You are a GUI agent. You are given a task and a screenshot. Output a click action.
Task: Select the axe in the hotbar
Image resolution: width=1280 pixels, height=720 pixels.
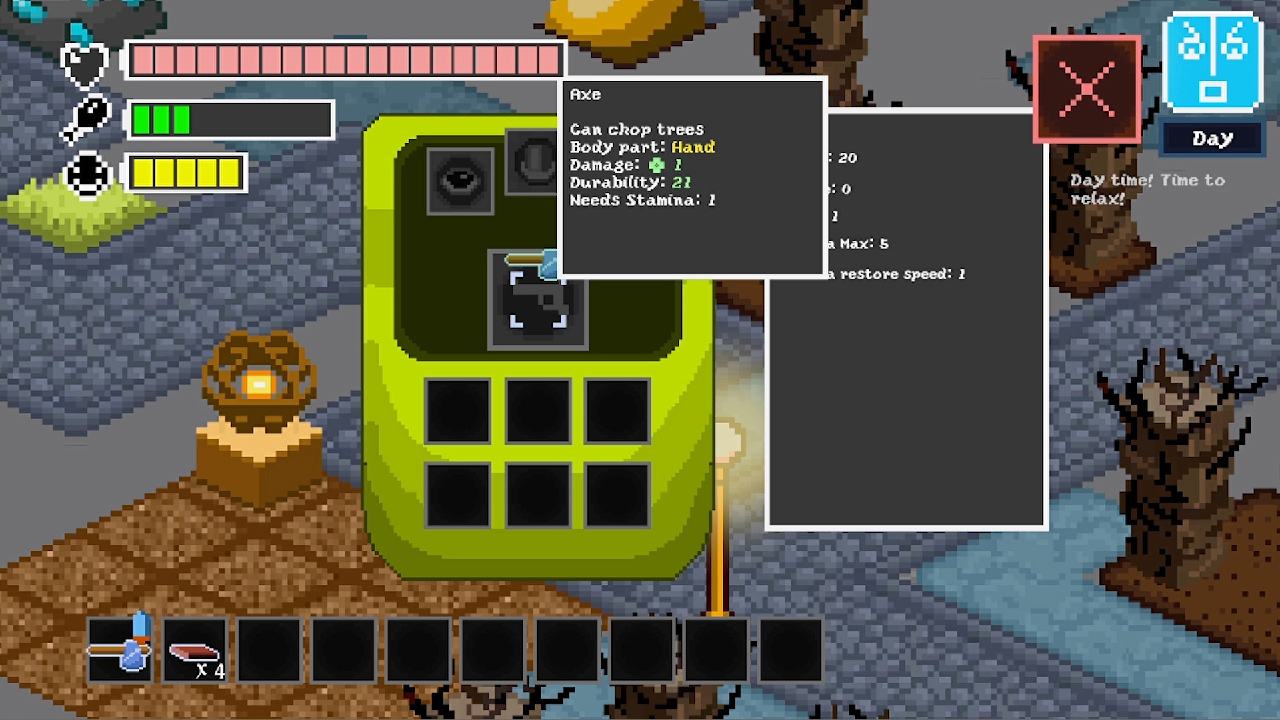[x=118, y=650]
